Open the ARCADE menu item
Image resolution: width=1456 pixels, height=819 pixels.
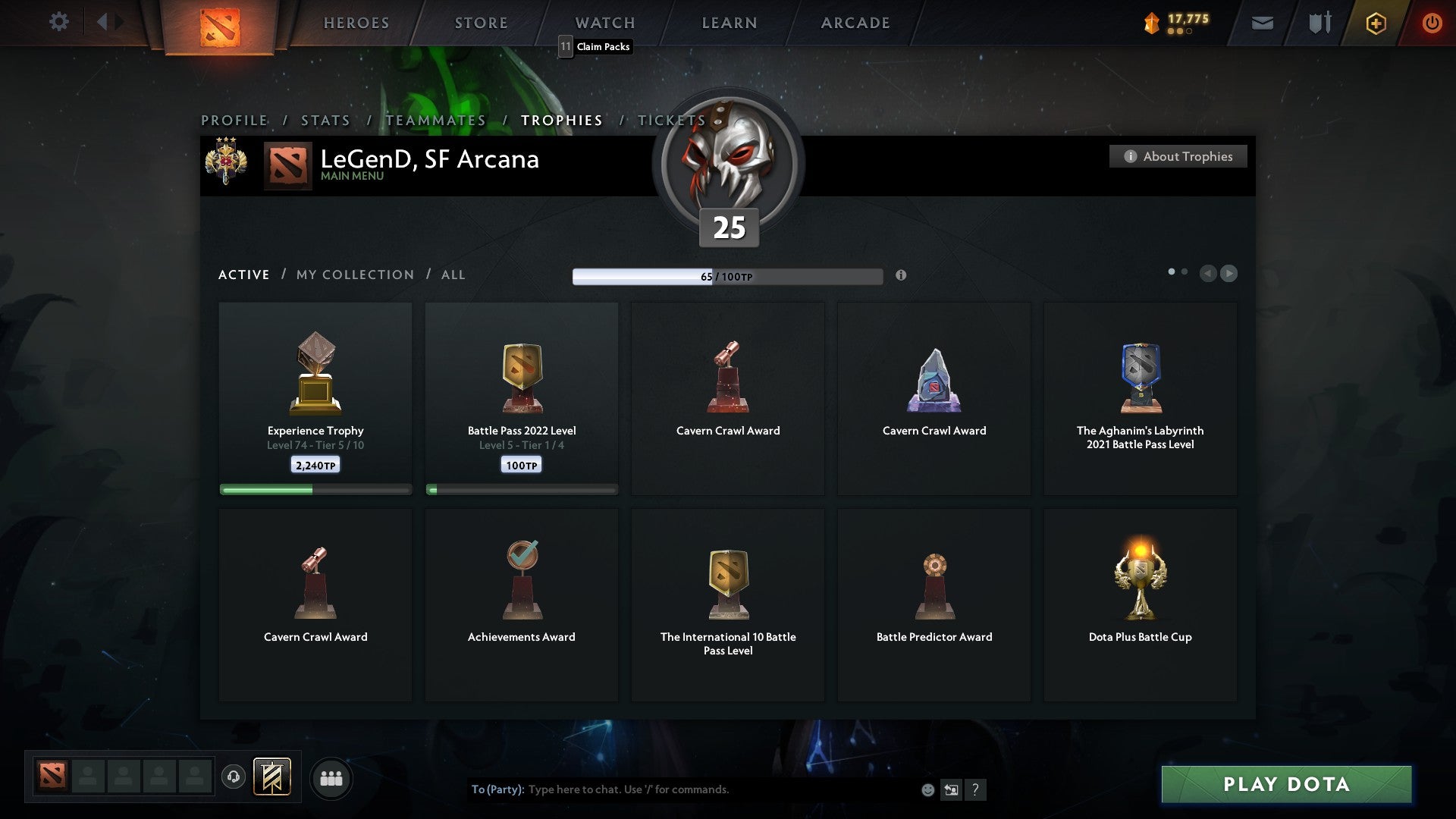[x=855, y=23]
